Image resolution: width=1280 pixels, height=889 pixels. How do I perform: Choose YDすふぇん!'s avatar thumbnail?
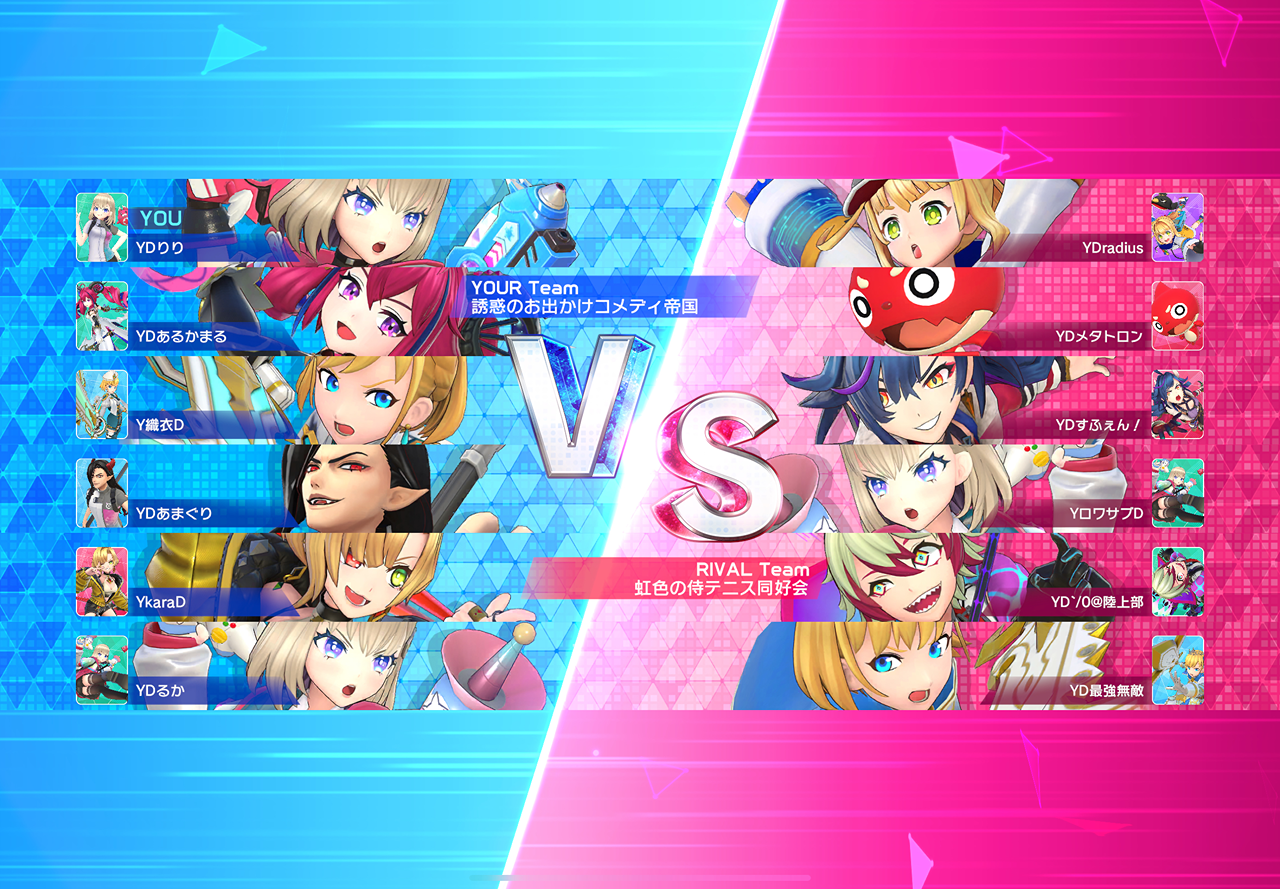1177,405
